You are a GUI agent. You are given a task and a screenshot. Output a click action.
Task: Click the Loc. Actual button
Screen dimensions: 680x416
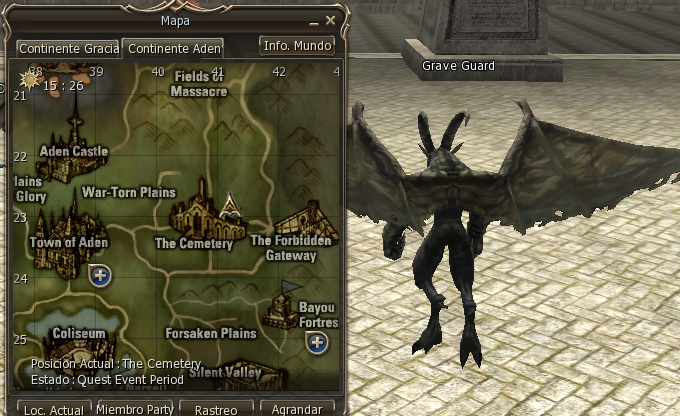[x=54, y=409]
